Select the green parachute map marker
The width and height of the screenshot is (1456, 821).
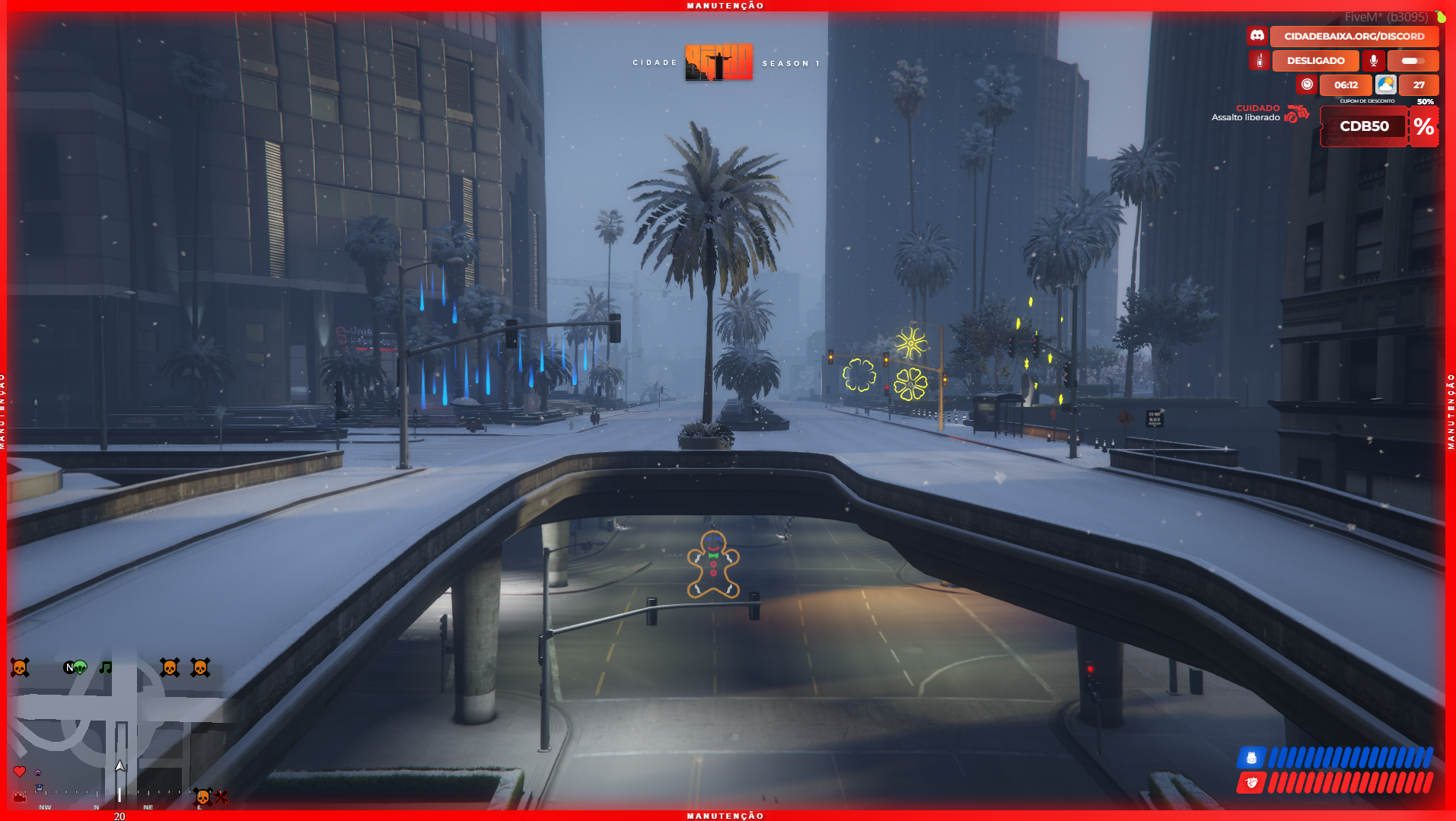pos(80,667)
